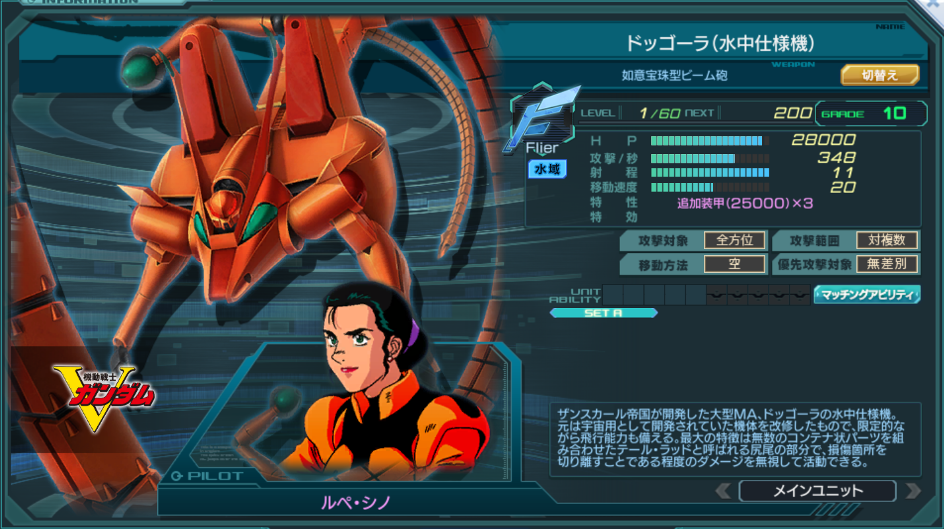The width and height of the screenshot is (944, 529).
Task: Click the 切替え weapon switch button
Action: [x=879, y=75]
